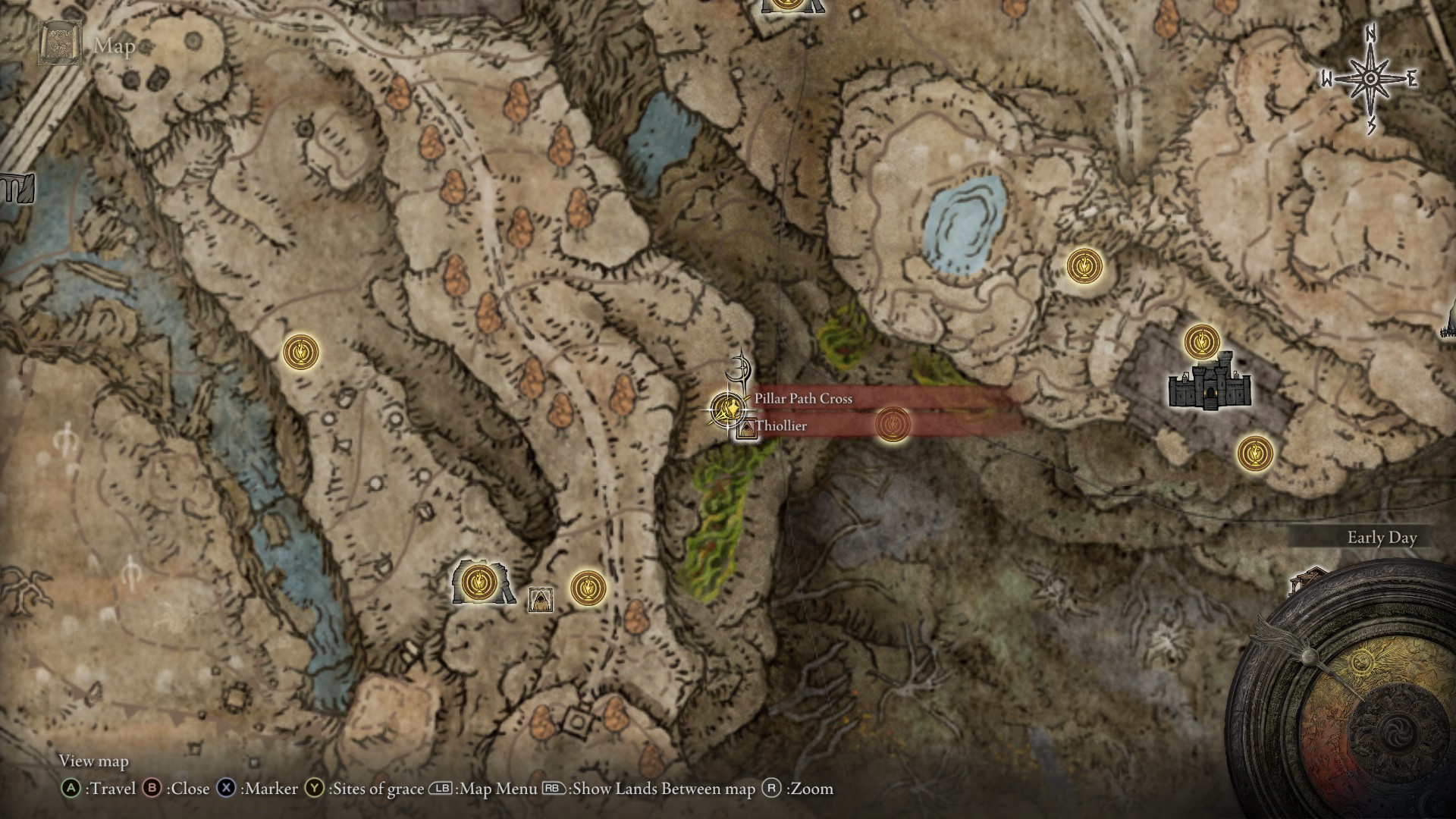Click the Thiollier NPC marker
Screen dimensions: 1456x819
point(747,429)
